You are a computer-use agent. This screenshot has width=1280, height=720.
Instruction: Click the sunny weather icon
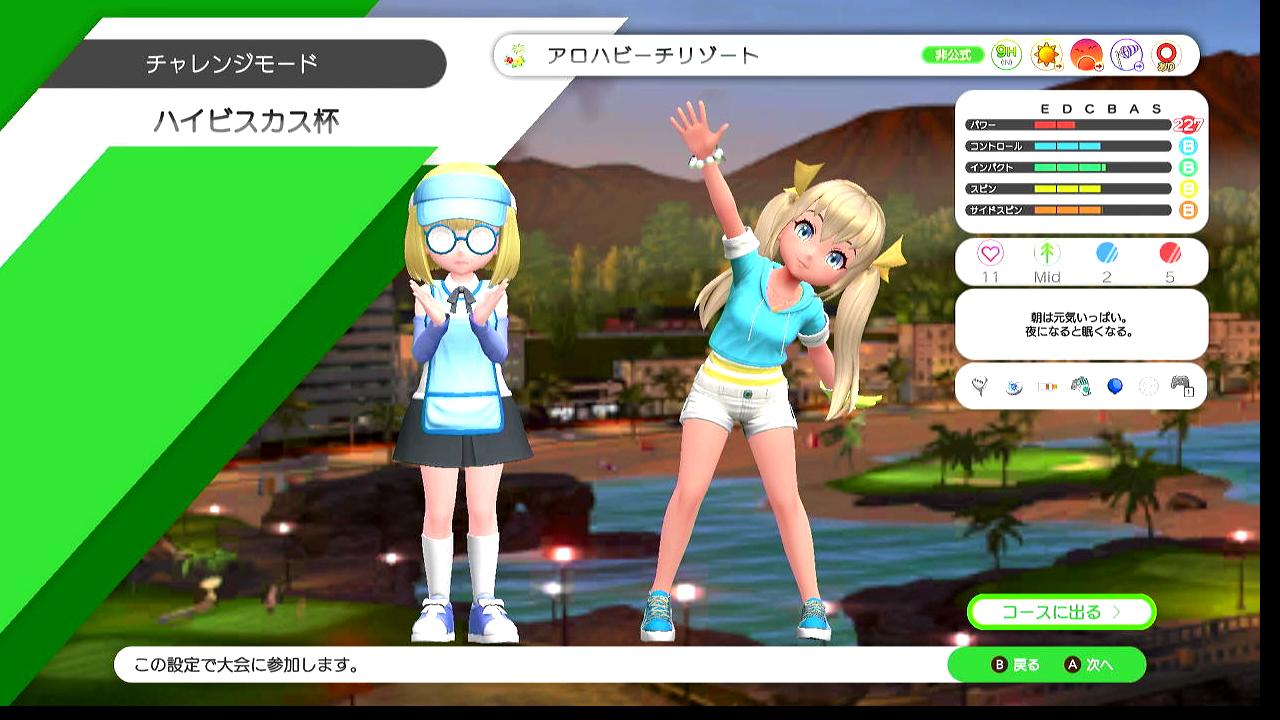(x=1046, y=56)
